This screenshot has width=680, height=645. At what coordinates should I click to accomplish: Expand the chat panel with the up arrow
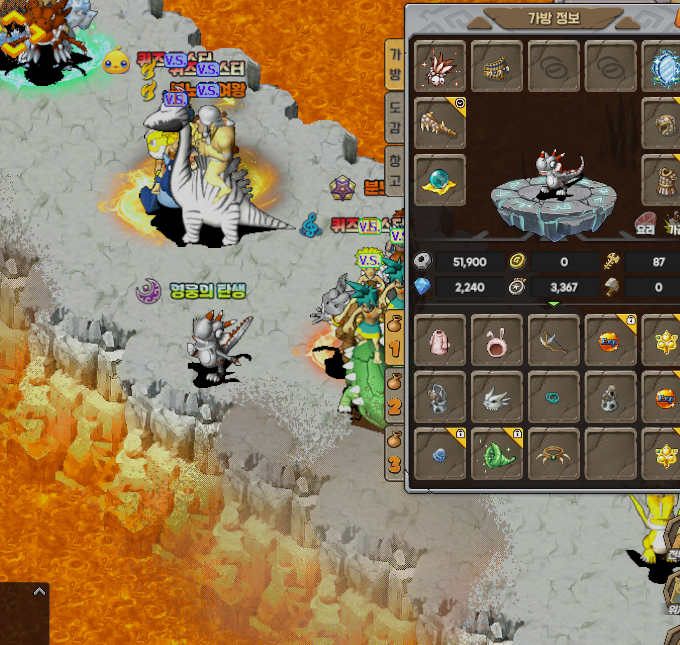pyautogui.click(x=39, y=592)
